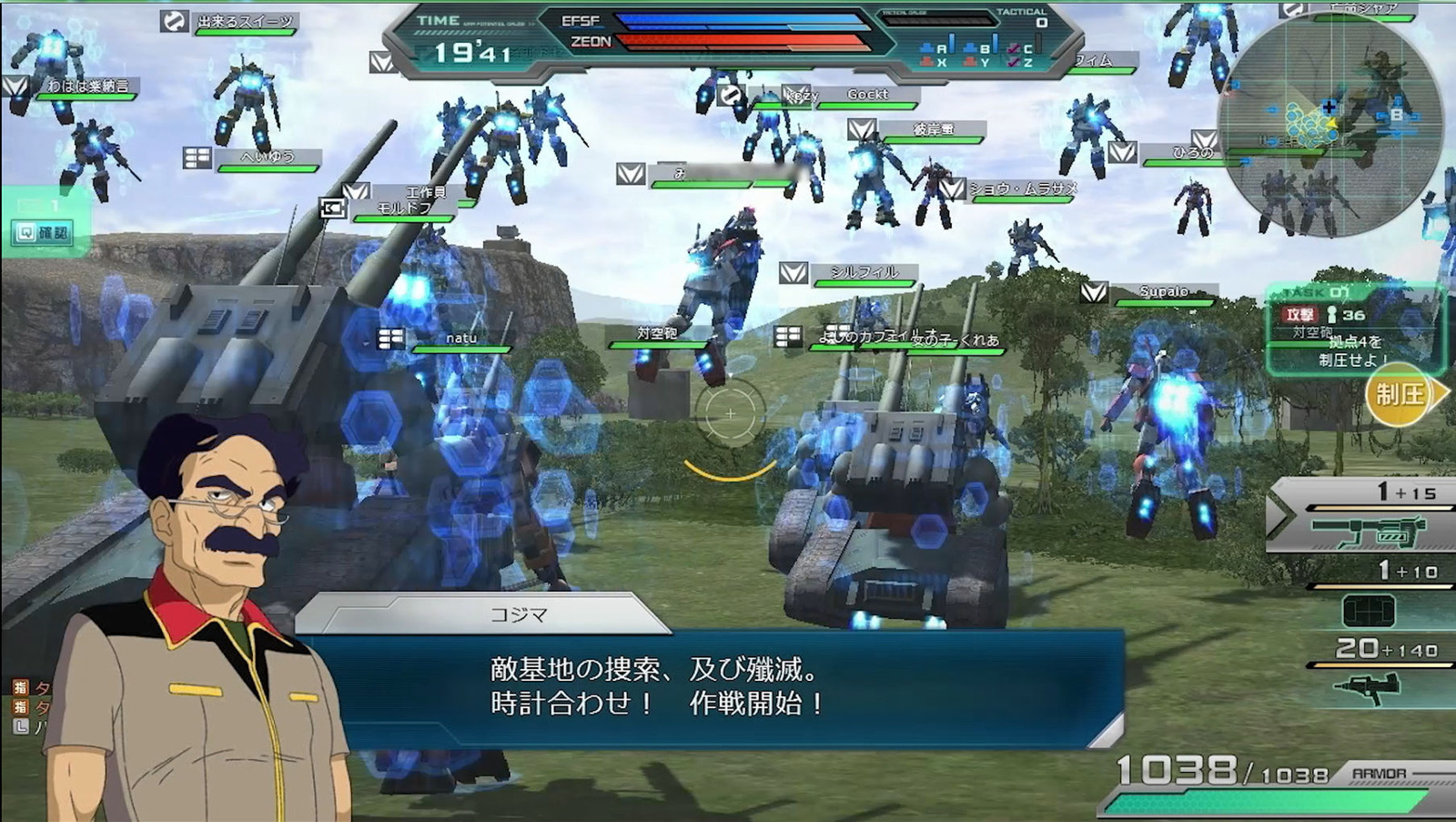Click the 対空砲 target label near the crosshair

[x=656, y=333]
